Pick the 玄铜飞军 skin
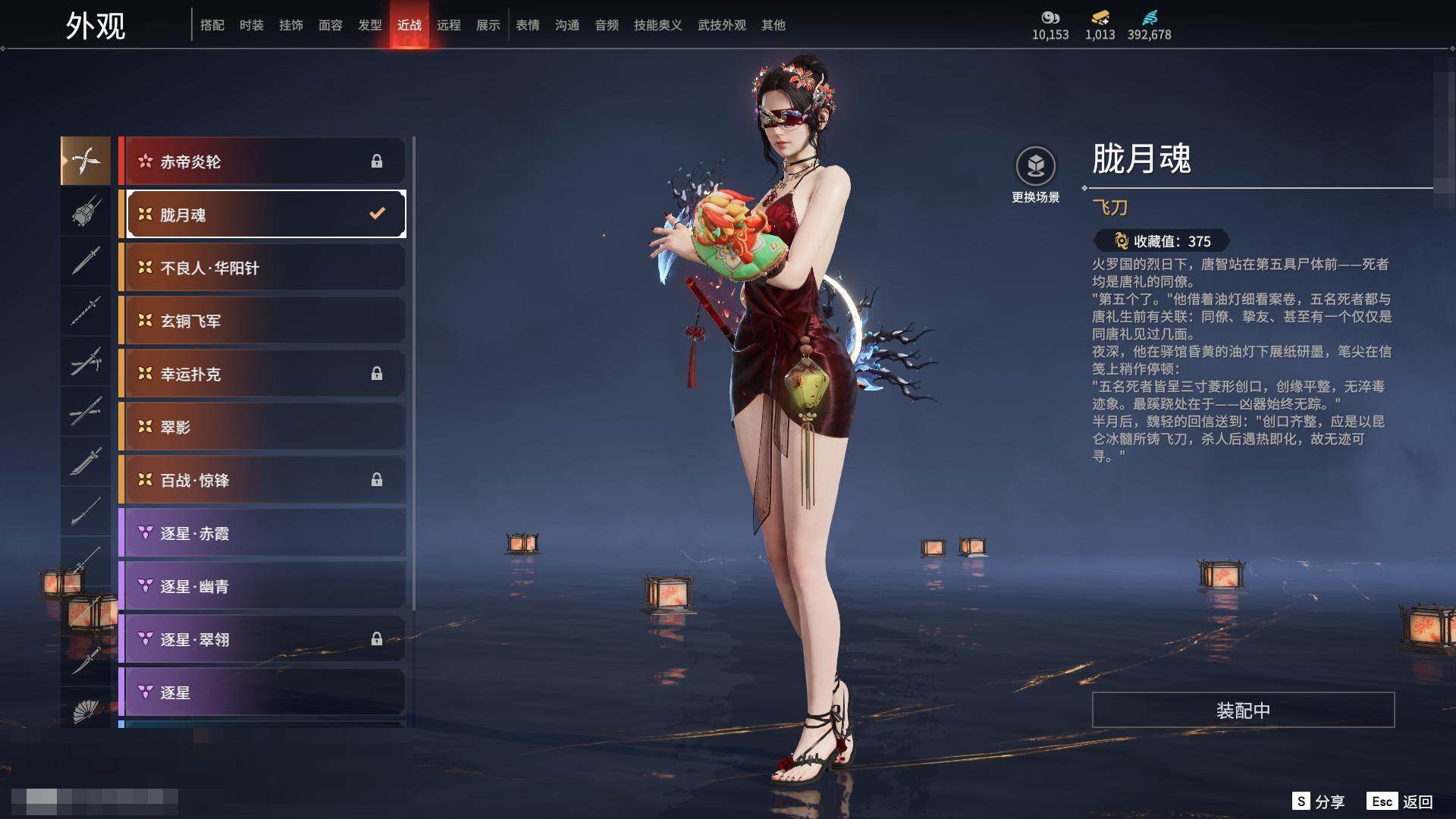The image size is (1456, 819). tap(262, 321)
